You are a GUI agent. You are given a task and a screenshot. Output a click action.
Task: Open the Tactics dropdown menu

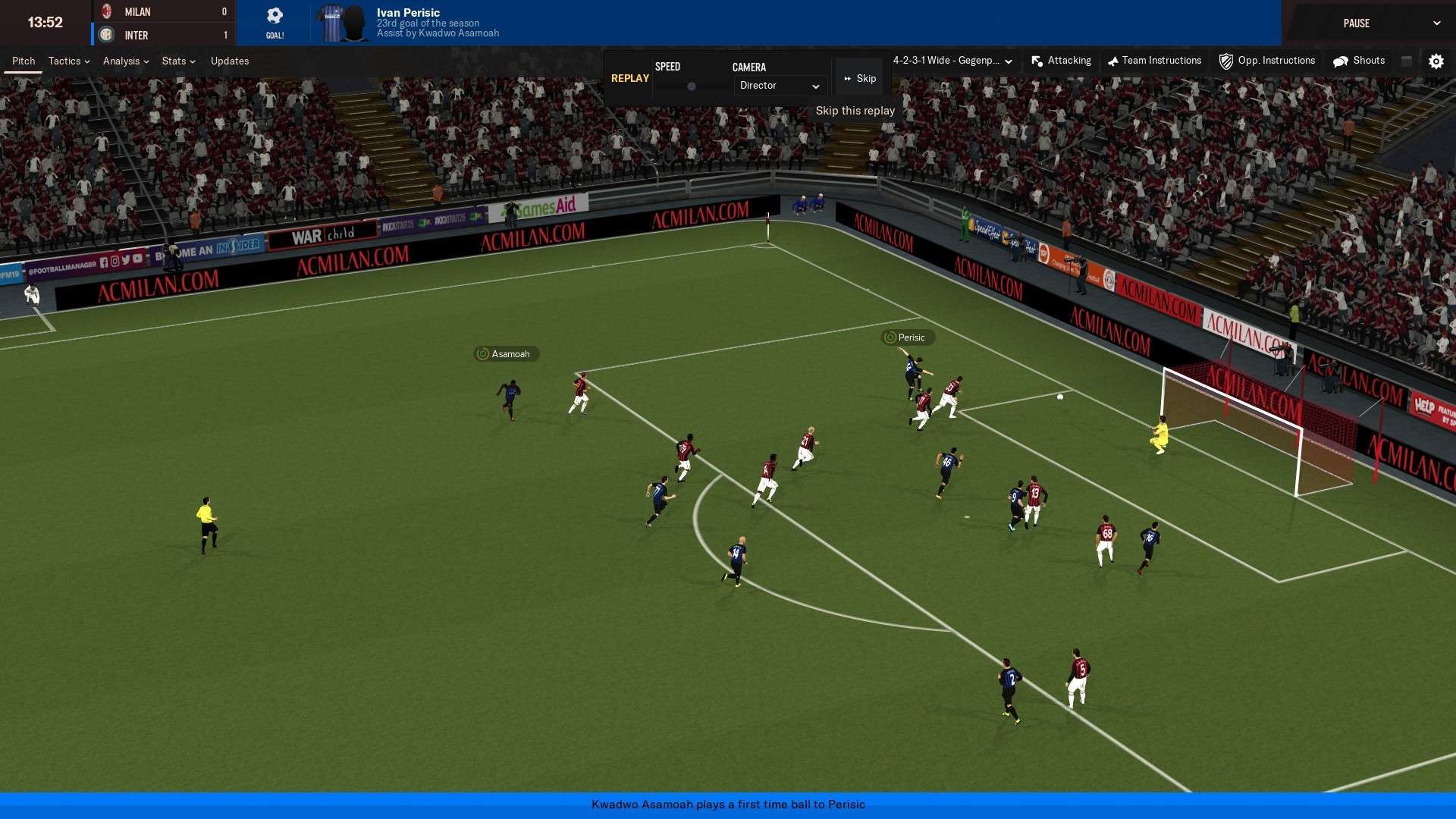68,61
